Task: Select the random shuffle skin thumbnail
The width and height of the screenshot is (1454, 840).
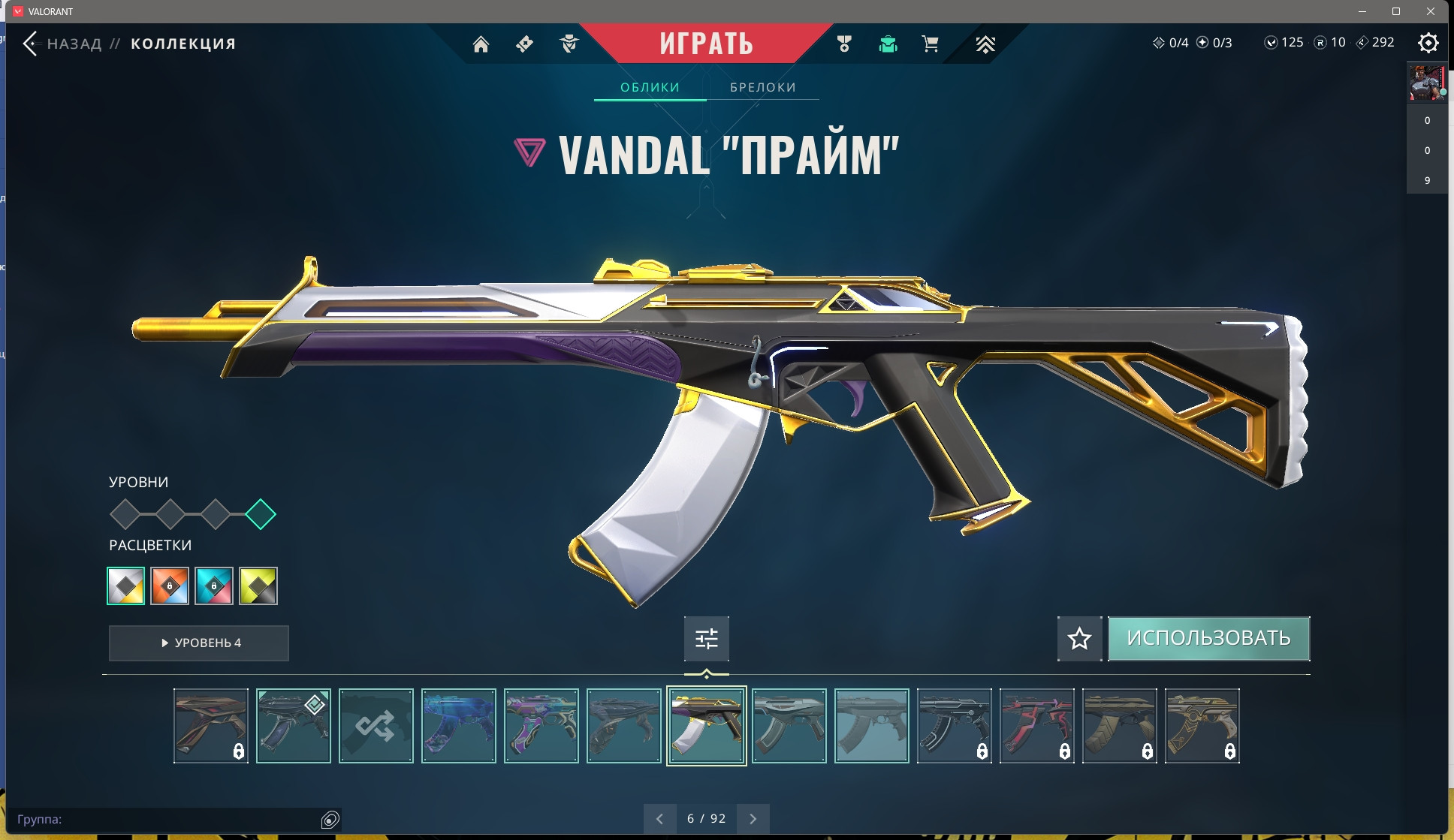Action: 376,726
